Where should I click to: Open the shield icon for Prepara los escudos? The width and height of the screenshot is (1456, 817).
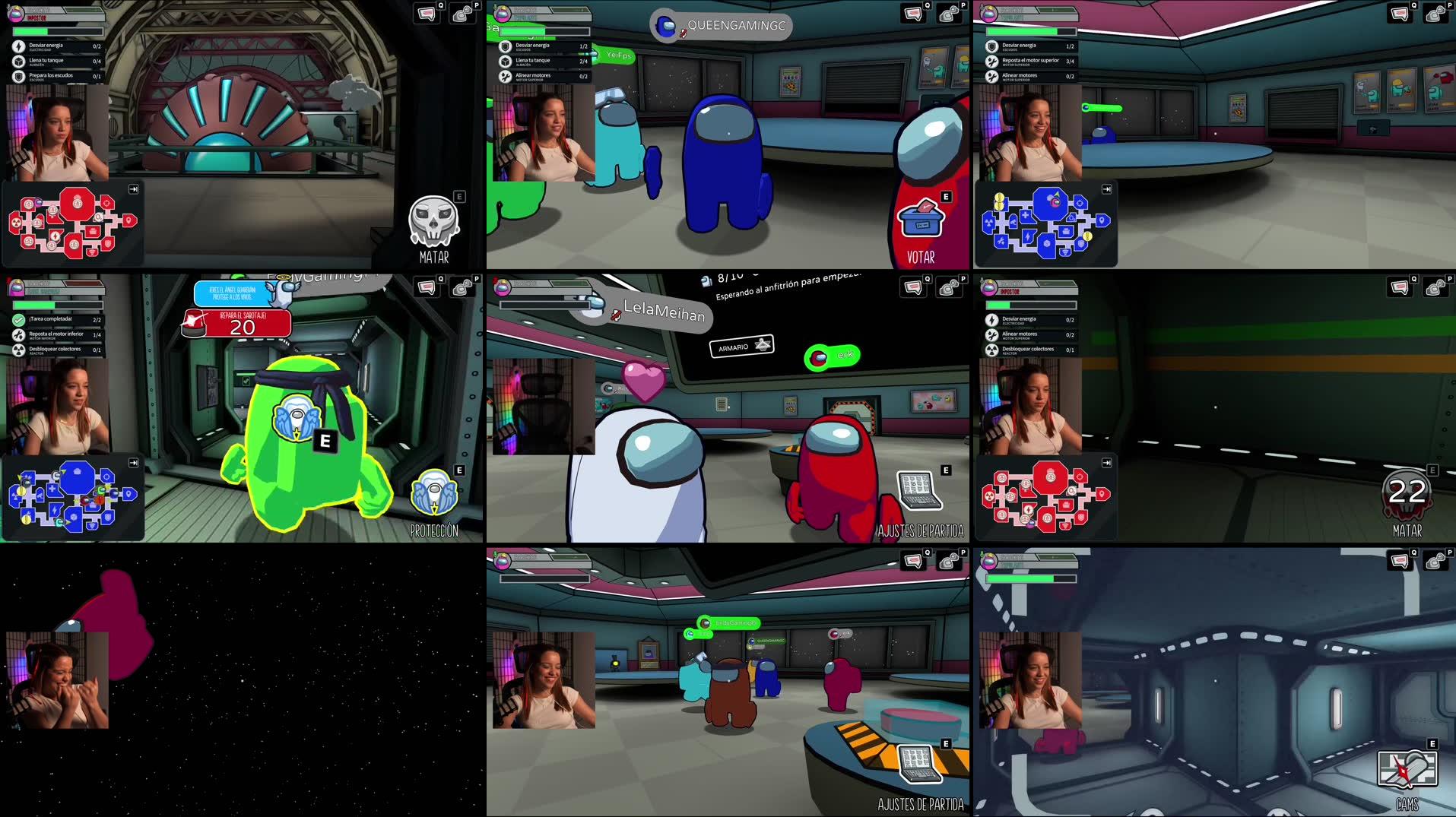click(x=18, y=74)
